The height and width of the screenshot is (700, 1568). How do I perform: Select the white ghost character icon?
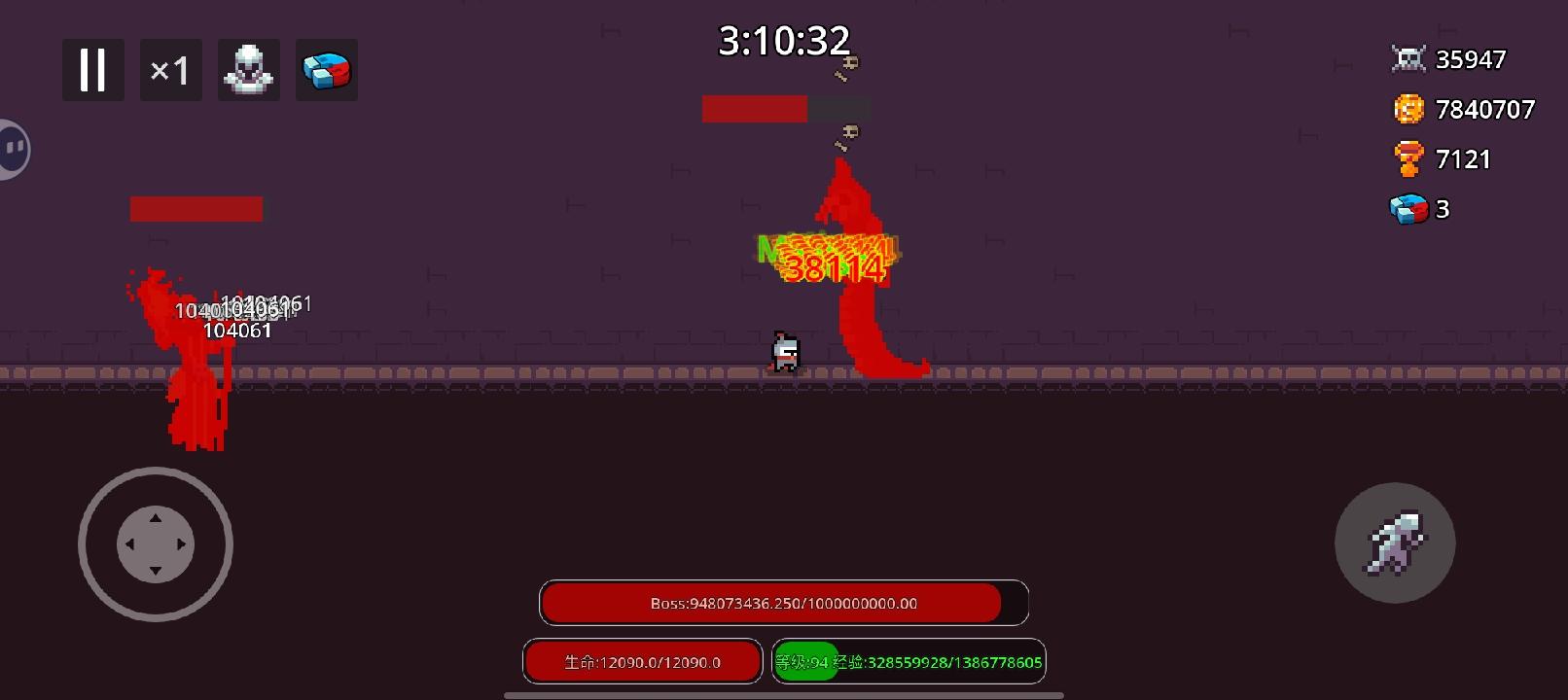248,69
